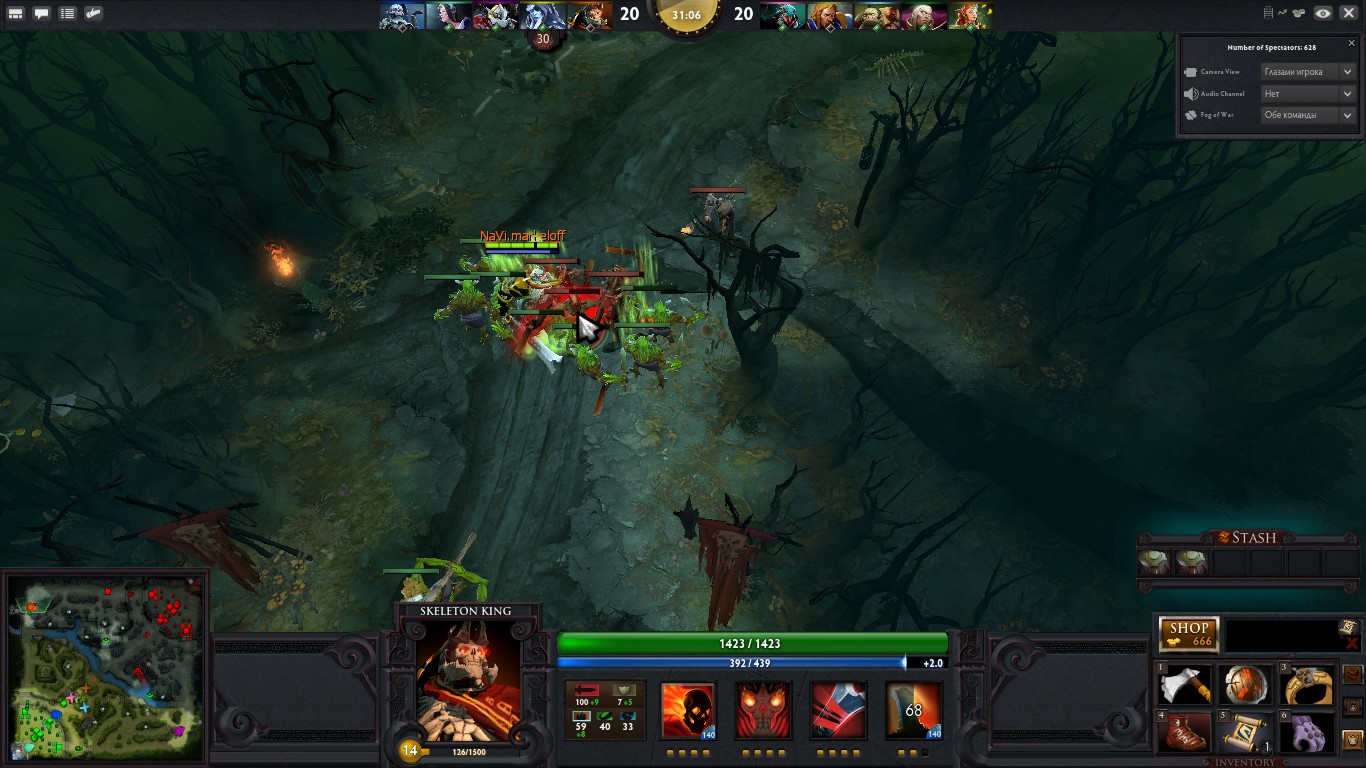Toggle the eye spectator button
Screen dimensions: 1366x768
[1323, 13]
